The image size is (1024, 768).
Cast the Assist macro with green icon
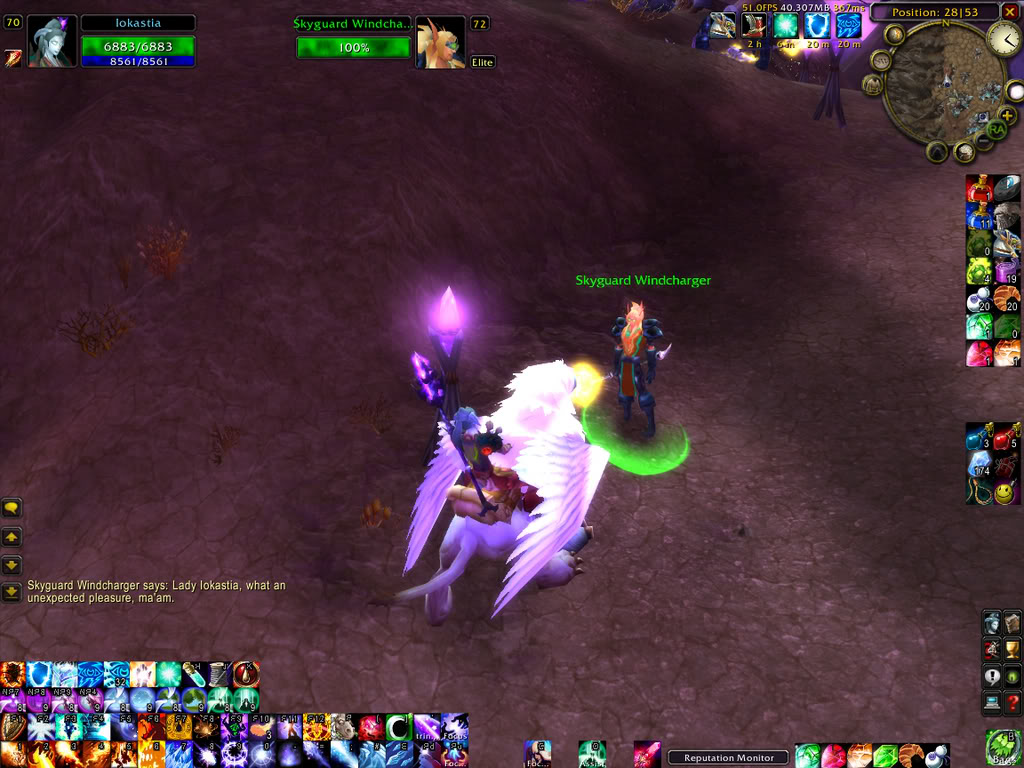point(592,752)
